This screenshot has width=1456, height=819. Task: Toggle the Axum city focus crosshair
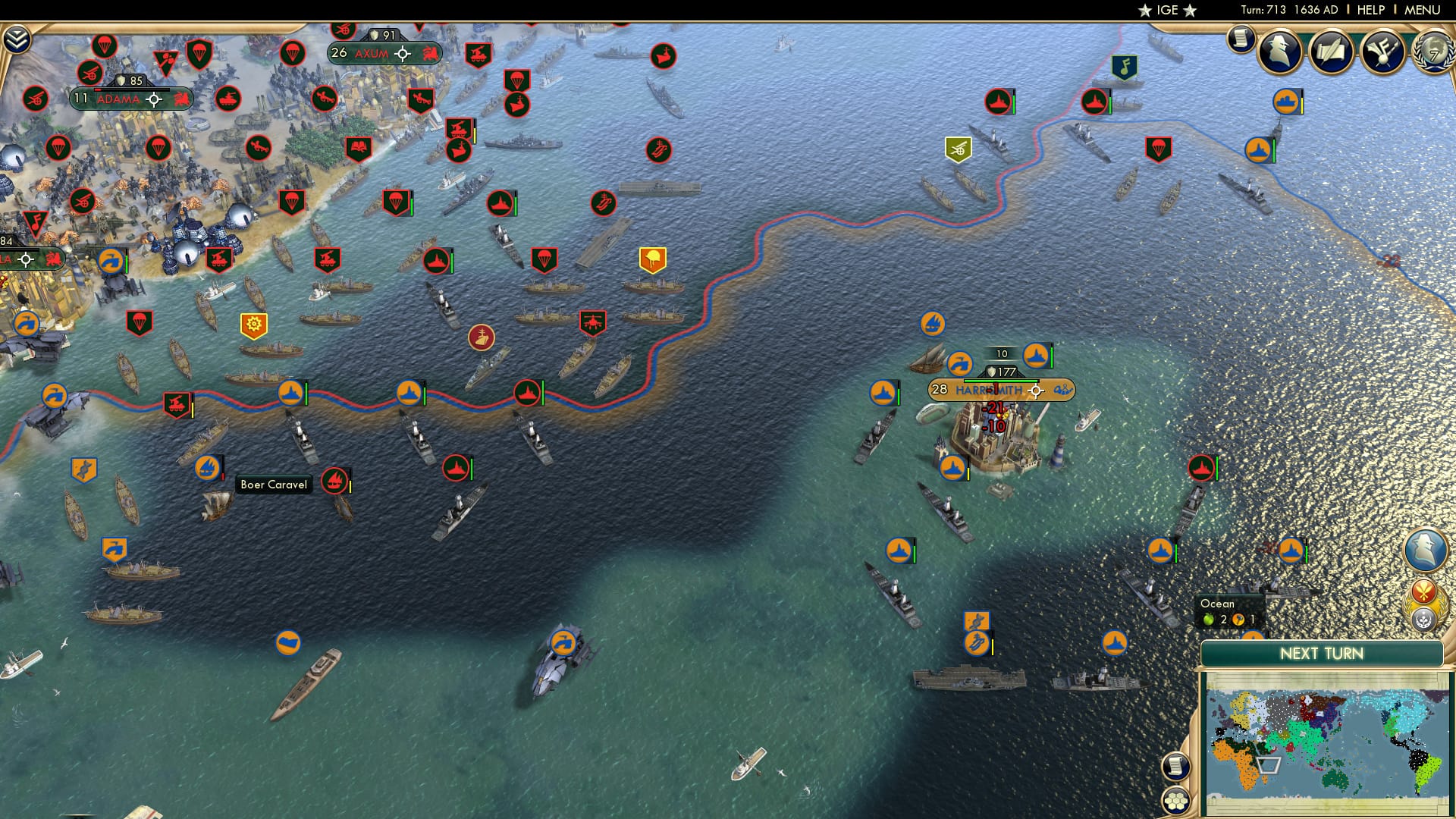pyautogui.click(x=403, y=54)
